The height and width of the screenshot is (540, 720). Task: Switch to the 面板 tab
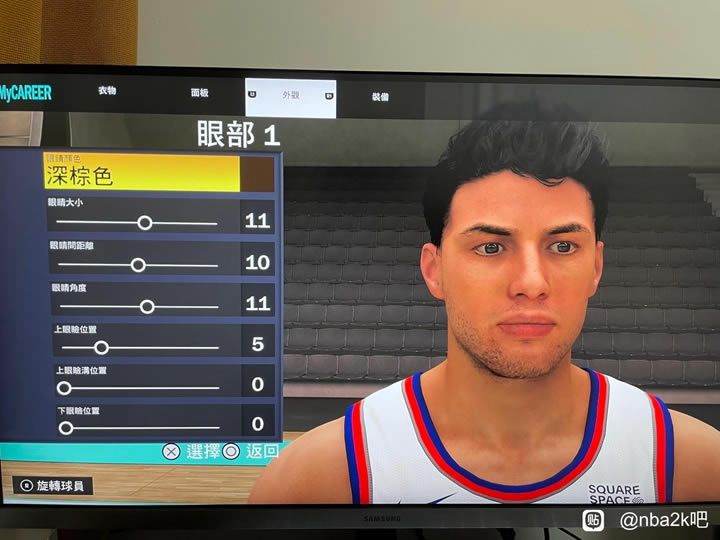point(199,93)
